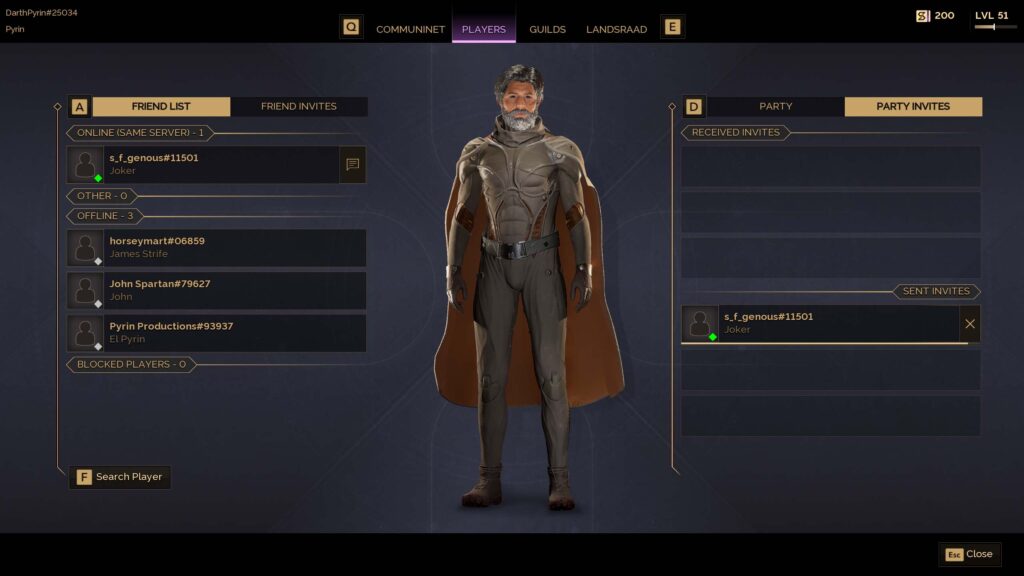Image resolution: width=1024 pixels, height=576 pixels.
Task: Switch to the Communinet tab
Action: click(410, 29)
